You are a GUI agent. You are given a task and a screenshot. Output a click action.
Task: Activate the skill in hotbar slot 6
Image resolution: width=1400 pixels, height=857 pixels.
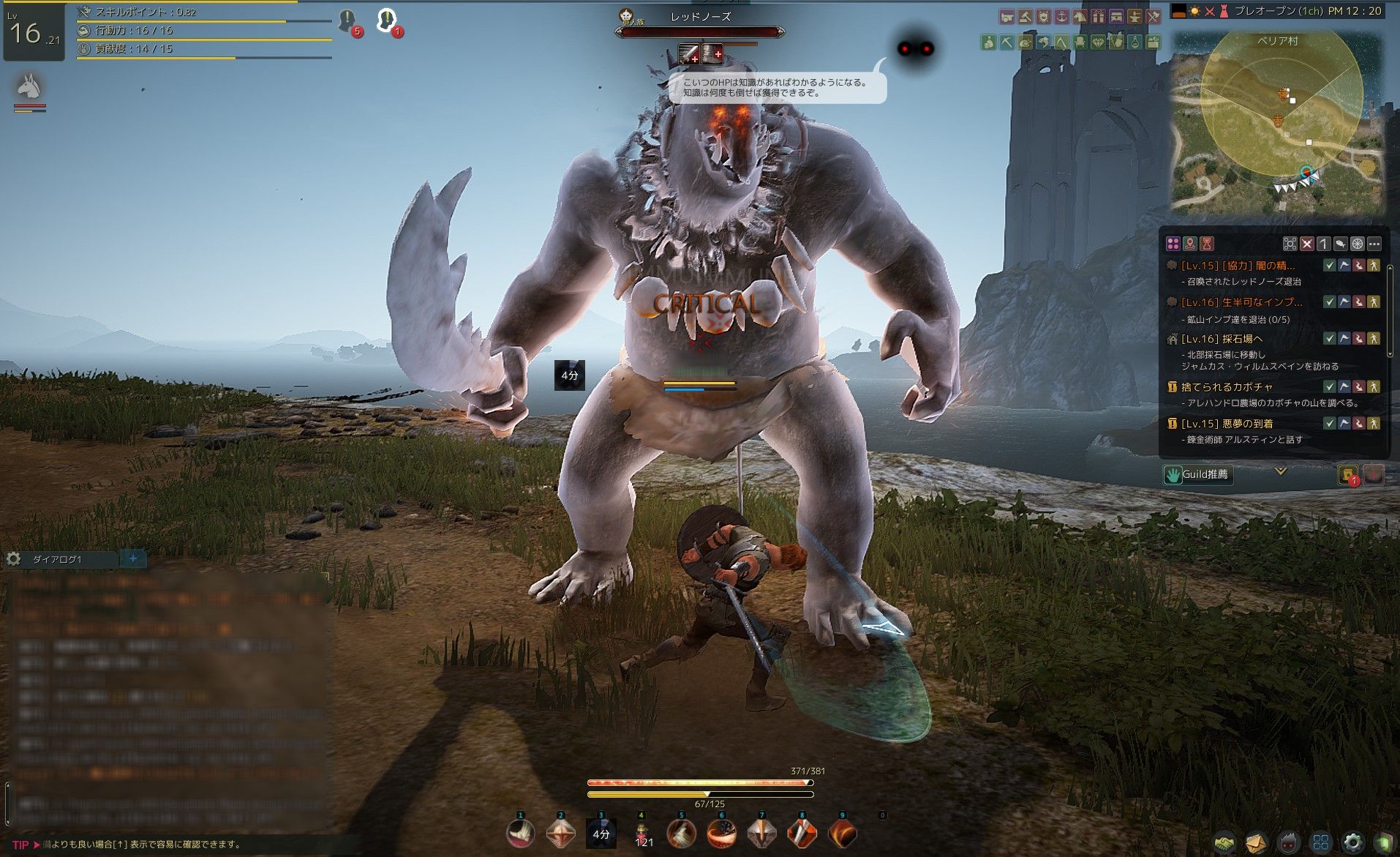(x=721, y=833)
